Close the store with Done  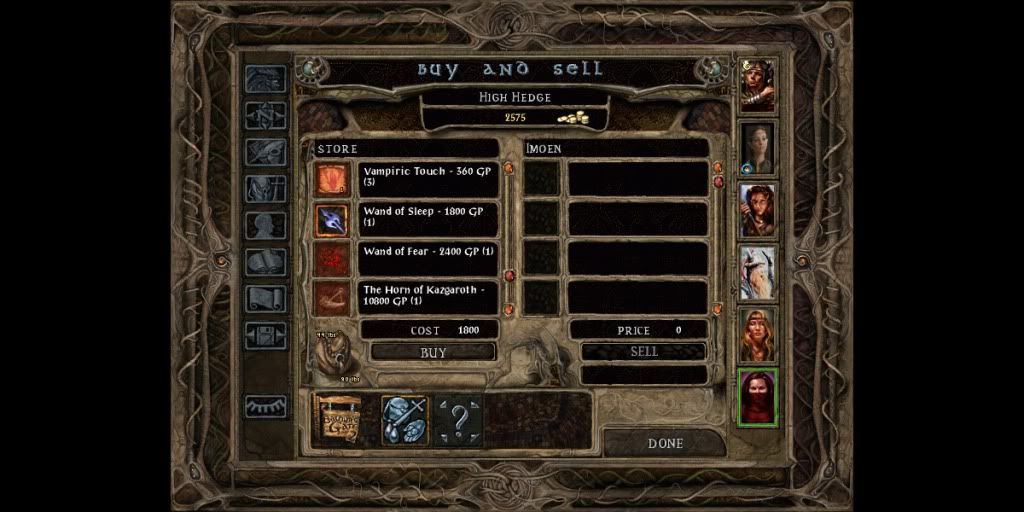click(x=664, y=443)
